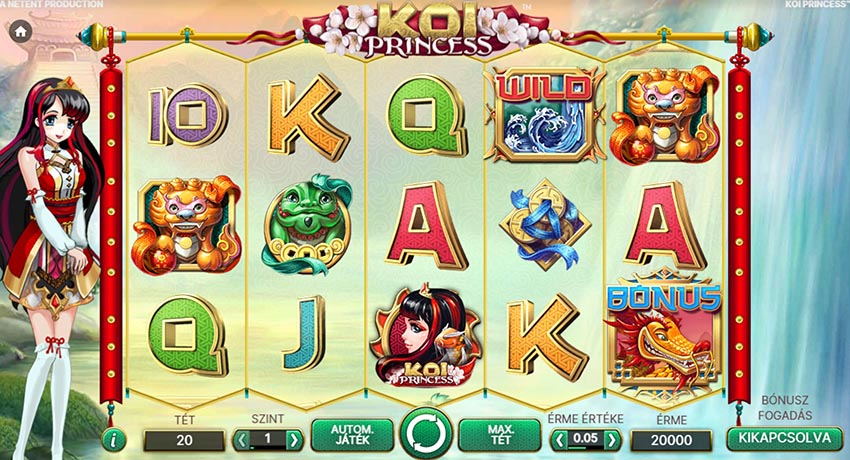This screenshot has height=460, width=850.
Task: Raise the Érme Értéke coin value
Action: (x=612, y=440)
